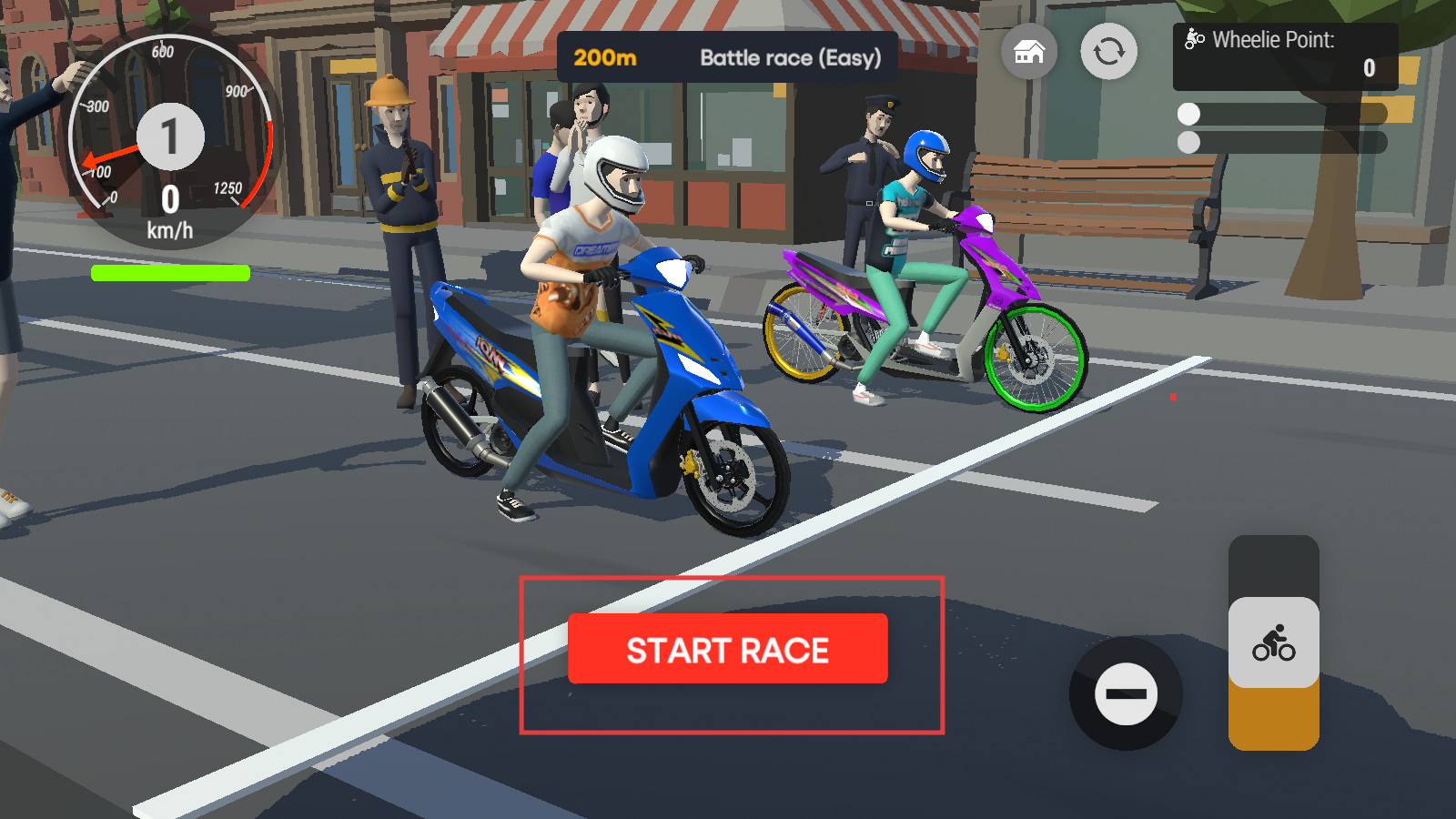The width and height of the screenshot is (1456, 819).
Task: Return to garage via home icon
Action: [1028, 52]
